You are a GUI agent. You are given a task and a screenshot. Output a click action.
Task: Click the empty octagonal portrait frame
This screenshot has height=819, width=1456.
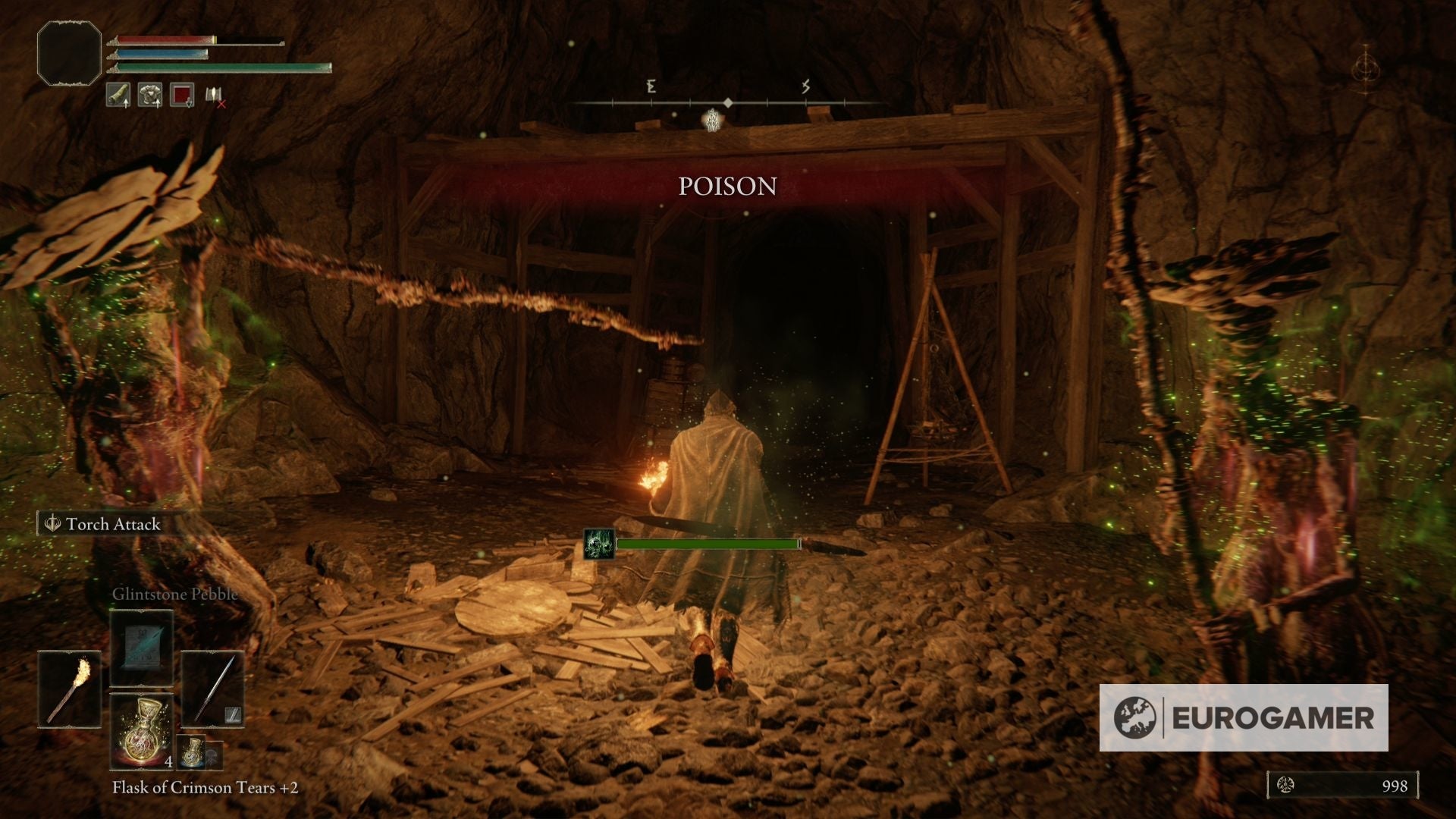tap(69, 52)
